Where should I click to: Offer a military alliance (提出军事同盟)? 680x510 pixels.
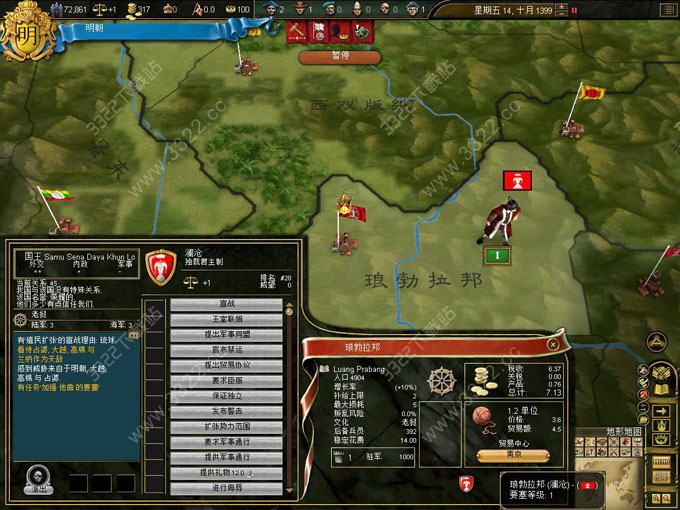[x=226, y=335]
